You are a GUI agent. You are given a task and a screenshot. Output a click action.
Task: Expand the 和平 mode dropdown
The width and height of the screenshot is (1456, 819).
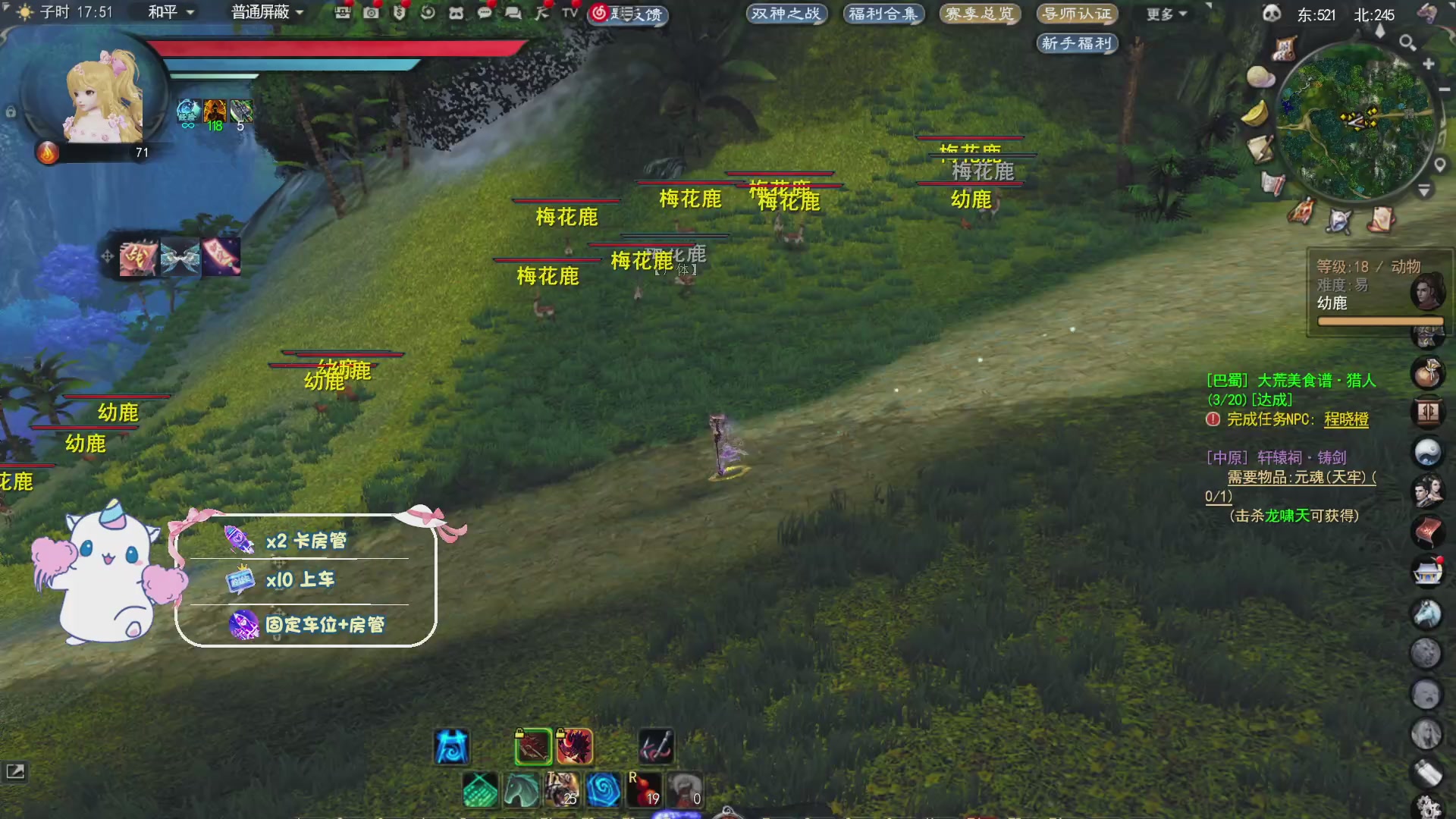pos(168,12)
